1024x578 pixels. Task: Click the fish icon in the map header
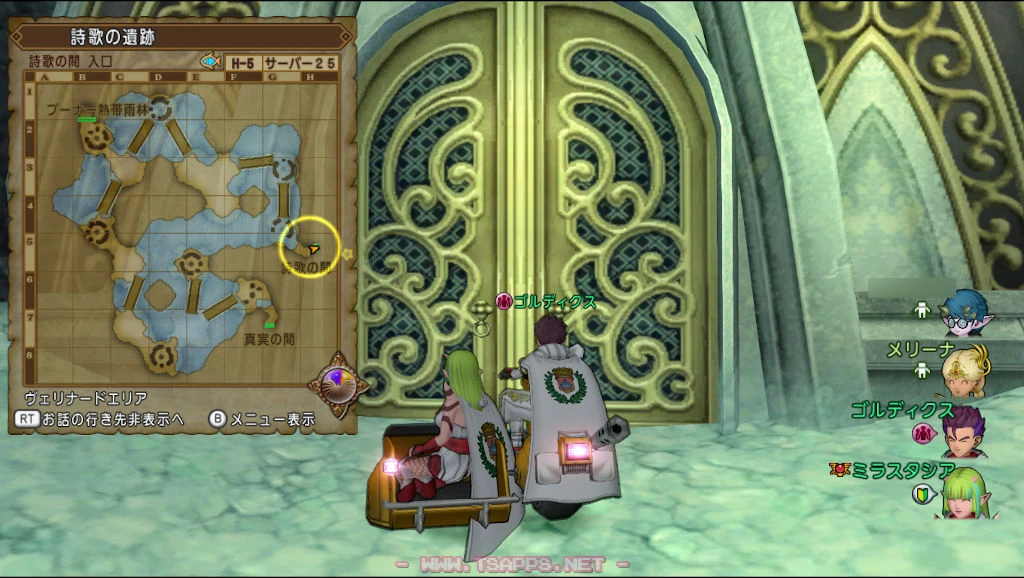(211, 61)
